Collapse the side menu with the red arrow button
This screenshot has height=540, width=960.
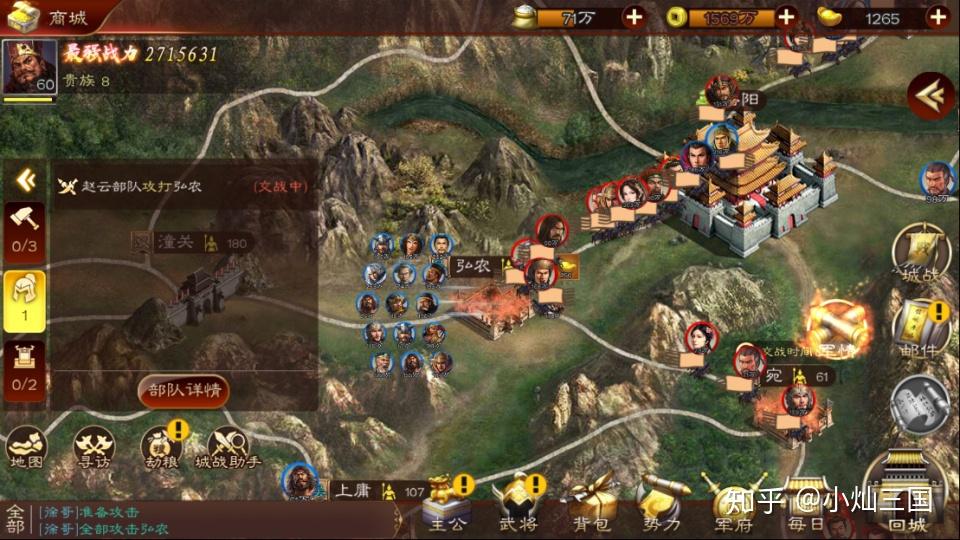coord(930,96)
